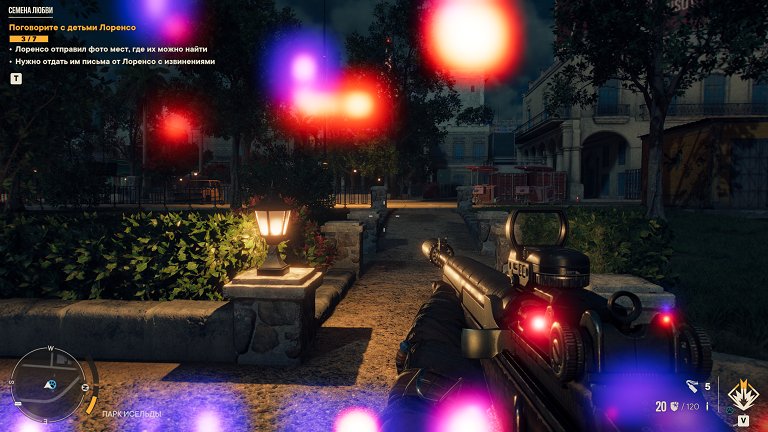The height and width of the screenshot is (432, 768).
Task: Select the Supremo ability icon
Action: (741, 395)
